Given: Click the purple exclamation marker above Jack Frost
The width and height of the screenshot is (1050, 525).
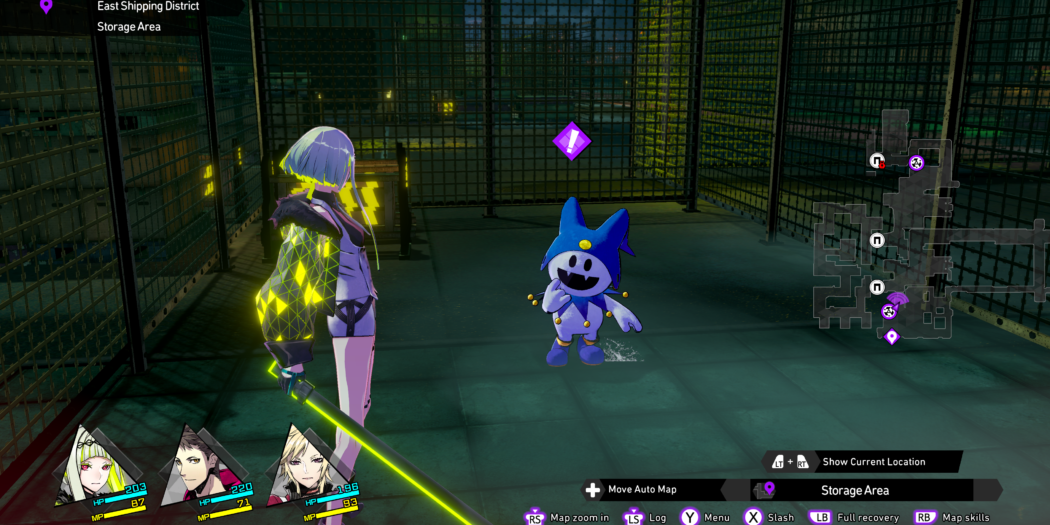Looking at the screenshot, I should [572, 141].
